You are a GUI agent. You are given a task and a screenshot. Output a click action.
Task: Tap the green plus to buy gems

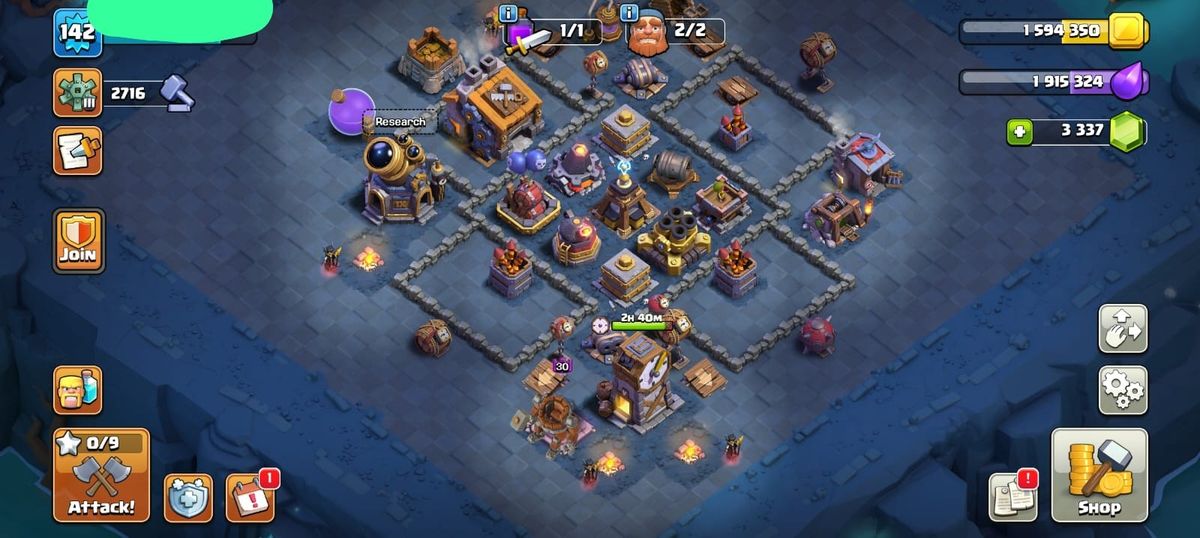pyautogui.click(x=1019, y=131)
